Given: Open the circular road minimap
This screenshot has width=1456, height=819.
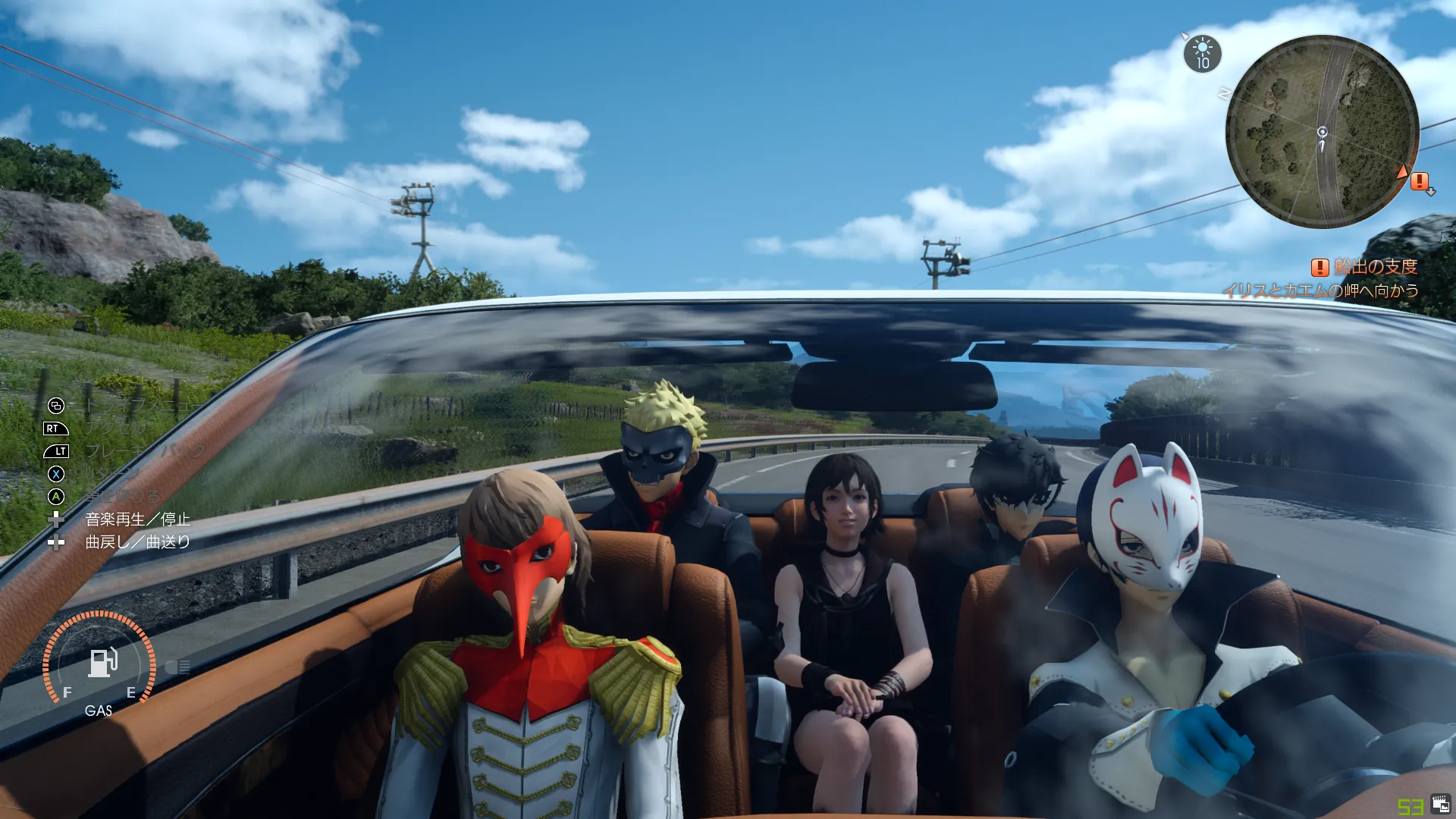Looking at the screenshot, I should point(1322,131).
